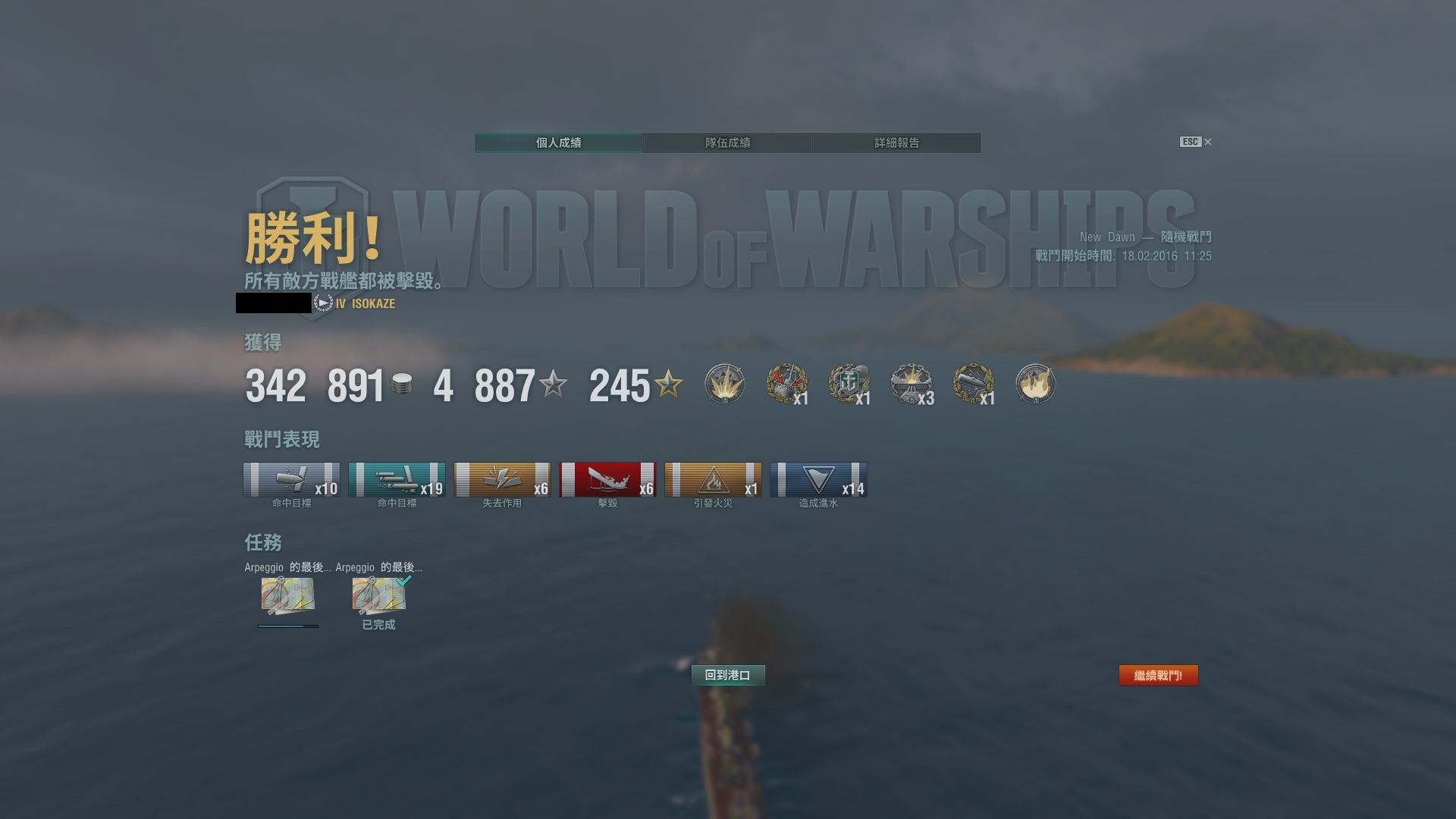
Task: Select the x19 命中目標 shell hits ribbon
Action: [x=397, y=480]
